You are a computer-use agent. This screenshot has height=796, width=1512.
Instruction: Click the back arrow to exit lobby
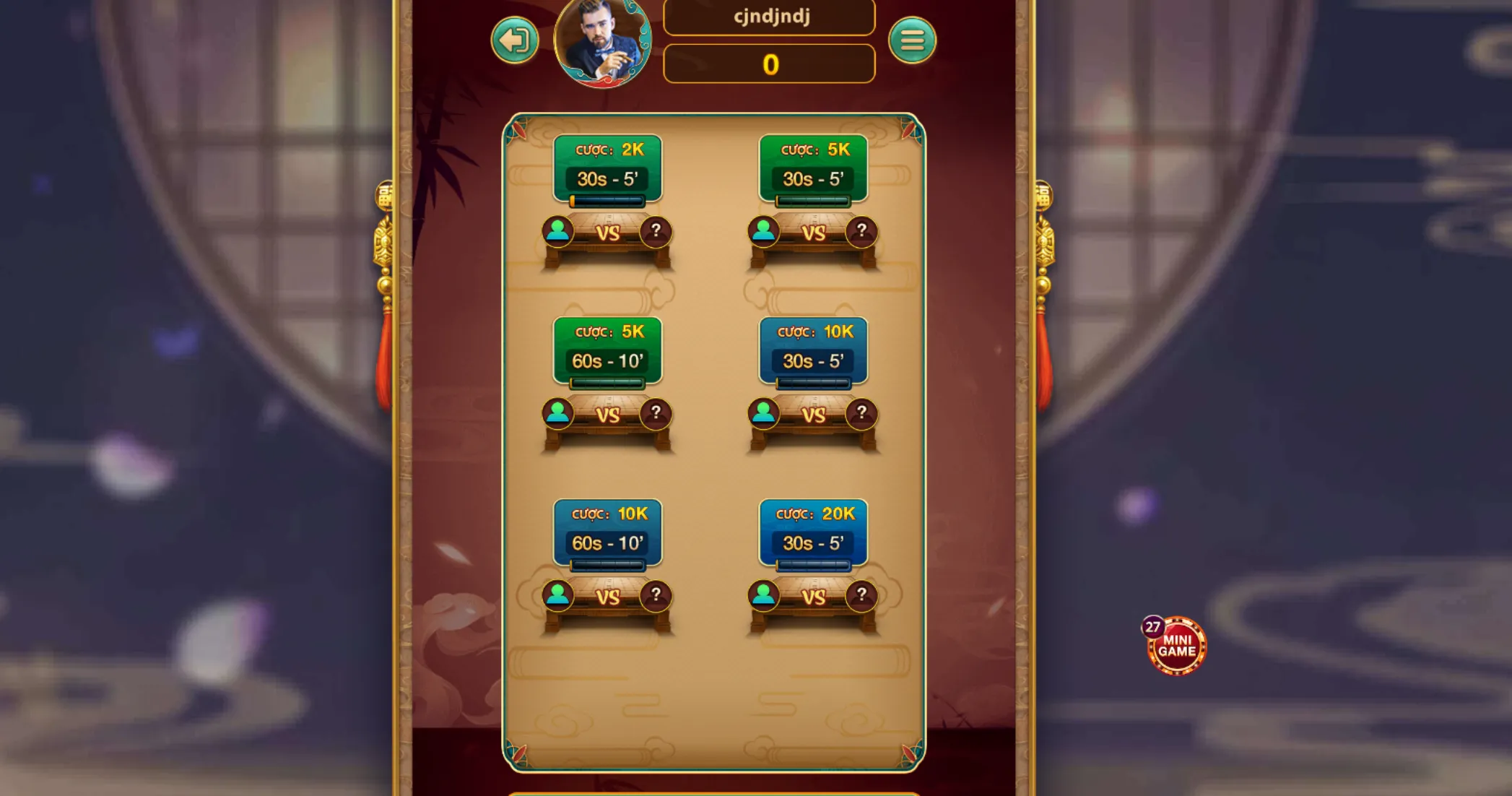click(x=514, y=41)
